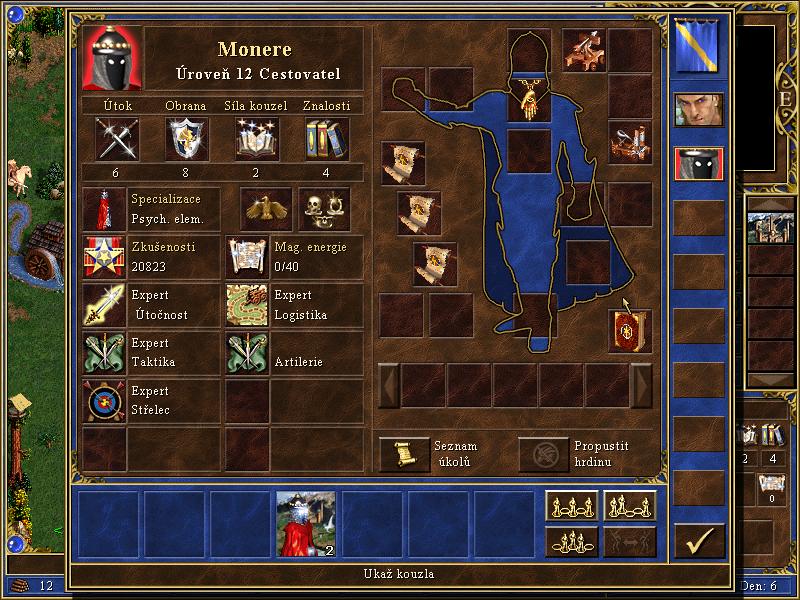
Task: Show Obrana defense skill details
Action: 187,139
